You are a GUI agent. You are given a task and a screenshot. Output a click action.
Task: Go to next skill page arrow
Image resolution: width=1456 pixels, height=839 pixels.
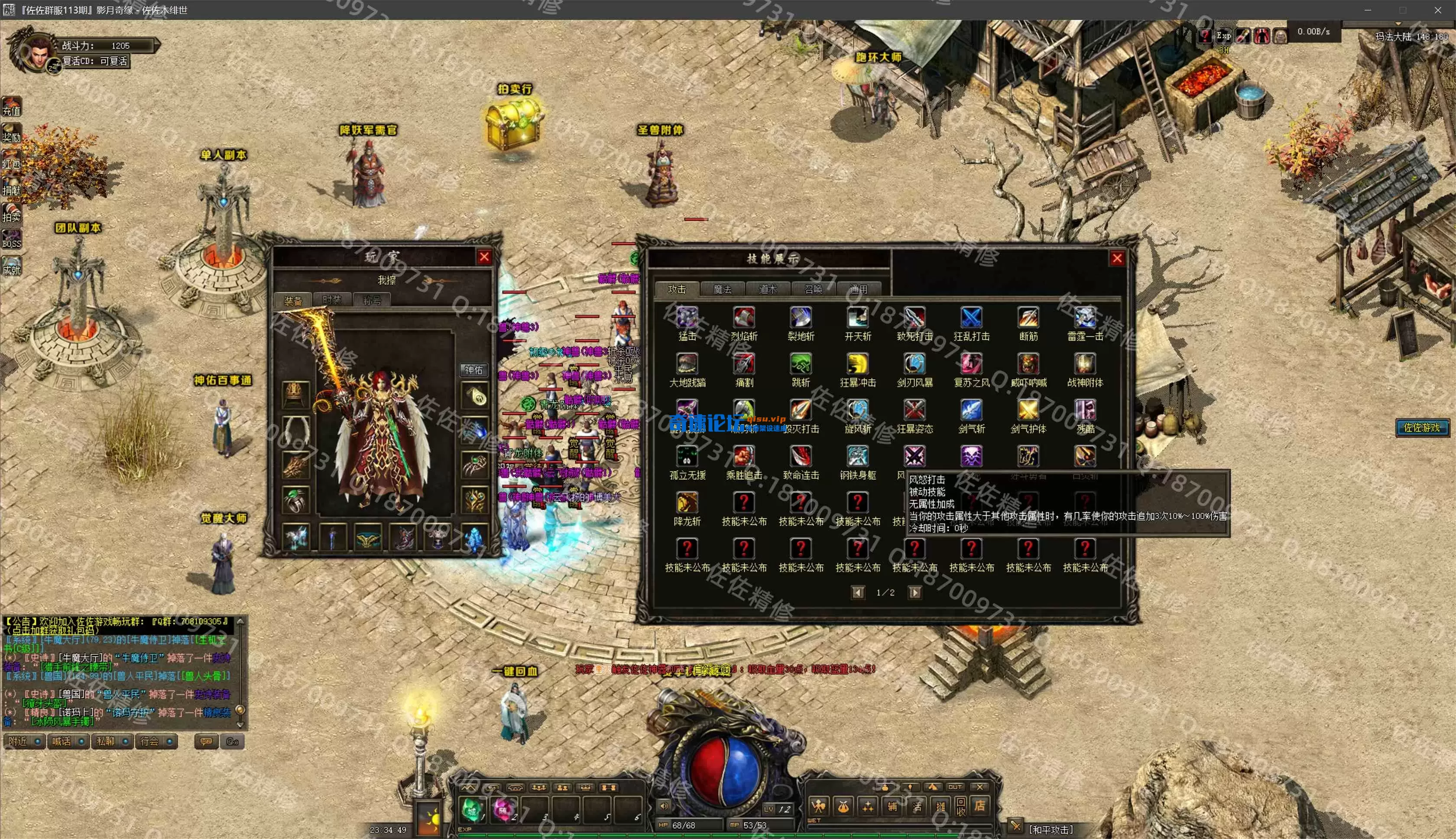(x=914, y=592)
